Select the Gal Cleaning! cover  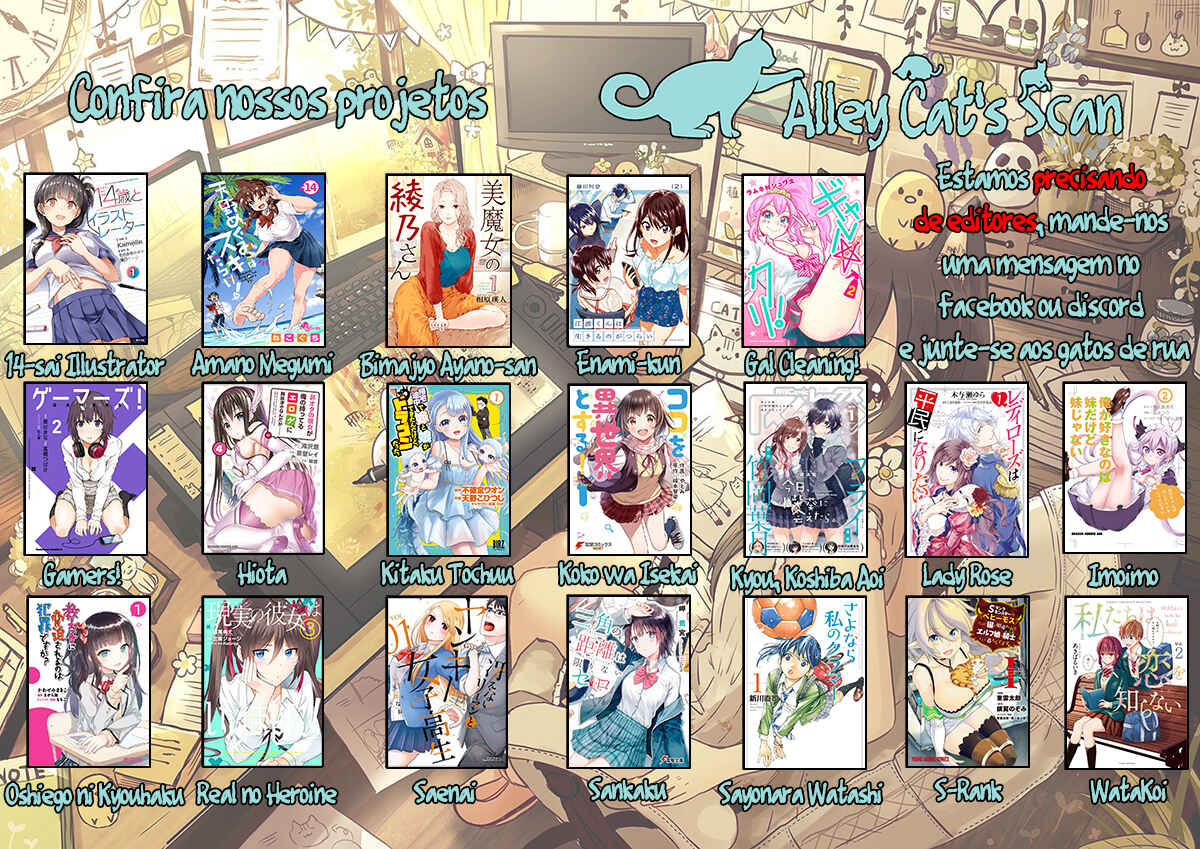(x=805, y=259)
